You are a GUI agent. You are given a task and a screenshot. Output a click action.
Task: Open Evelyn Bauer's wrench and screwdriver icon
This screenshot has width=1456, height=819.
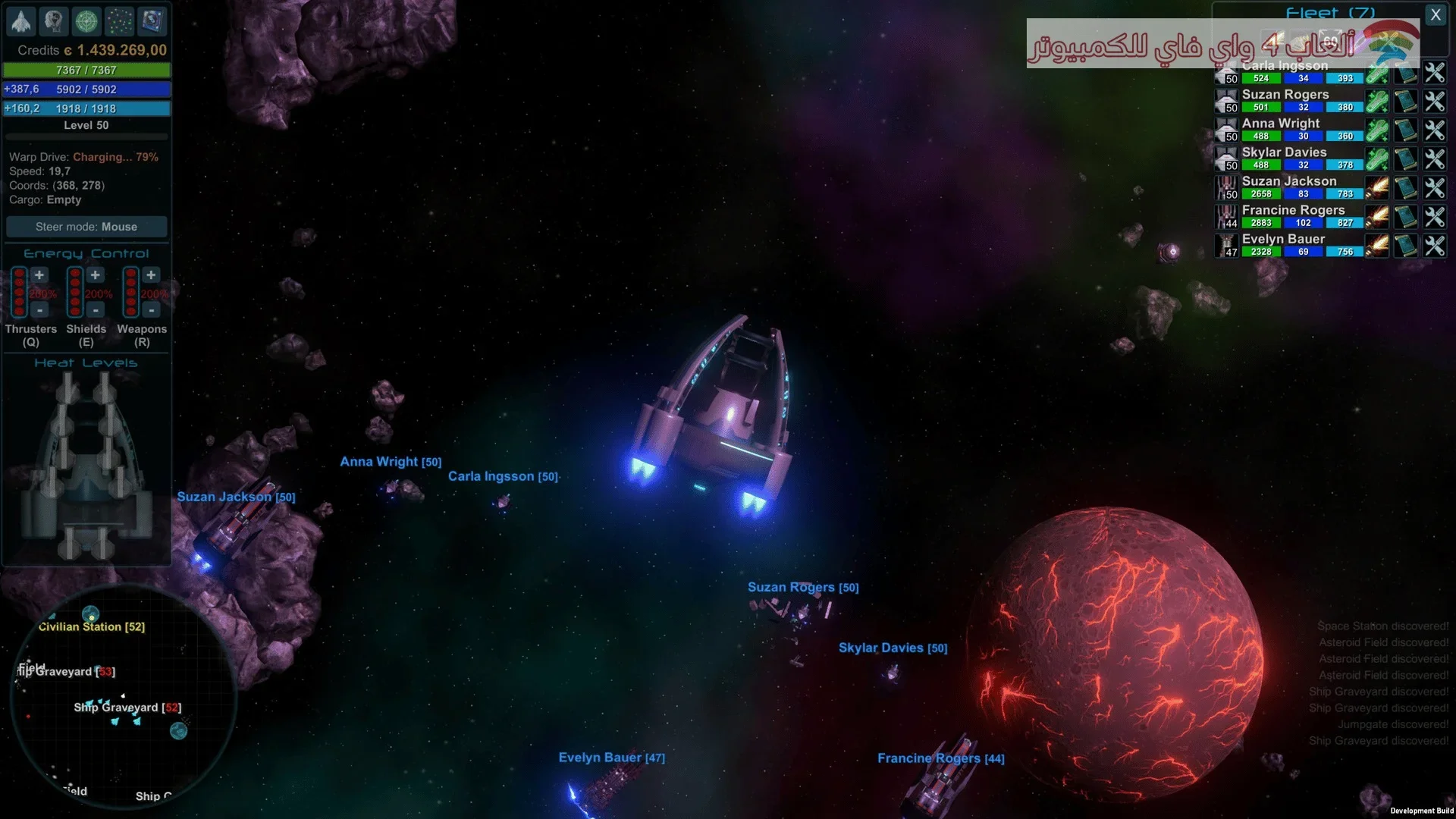point(1434,246)
